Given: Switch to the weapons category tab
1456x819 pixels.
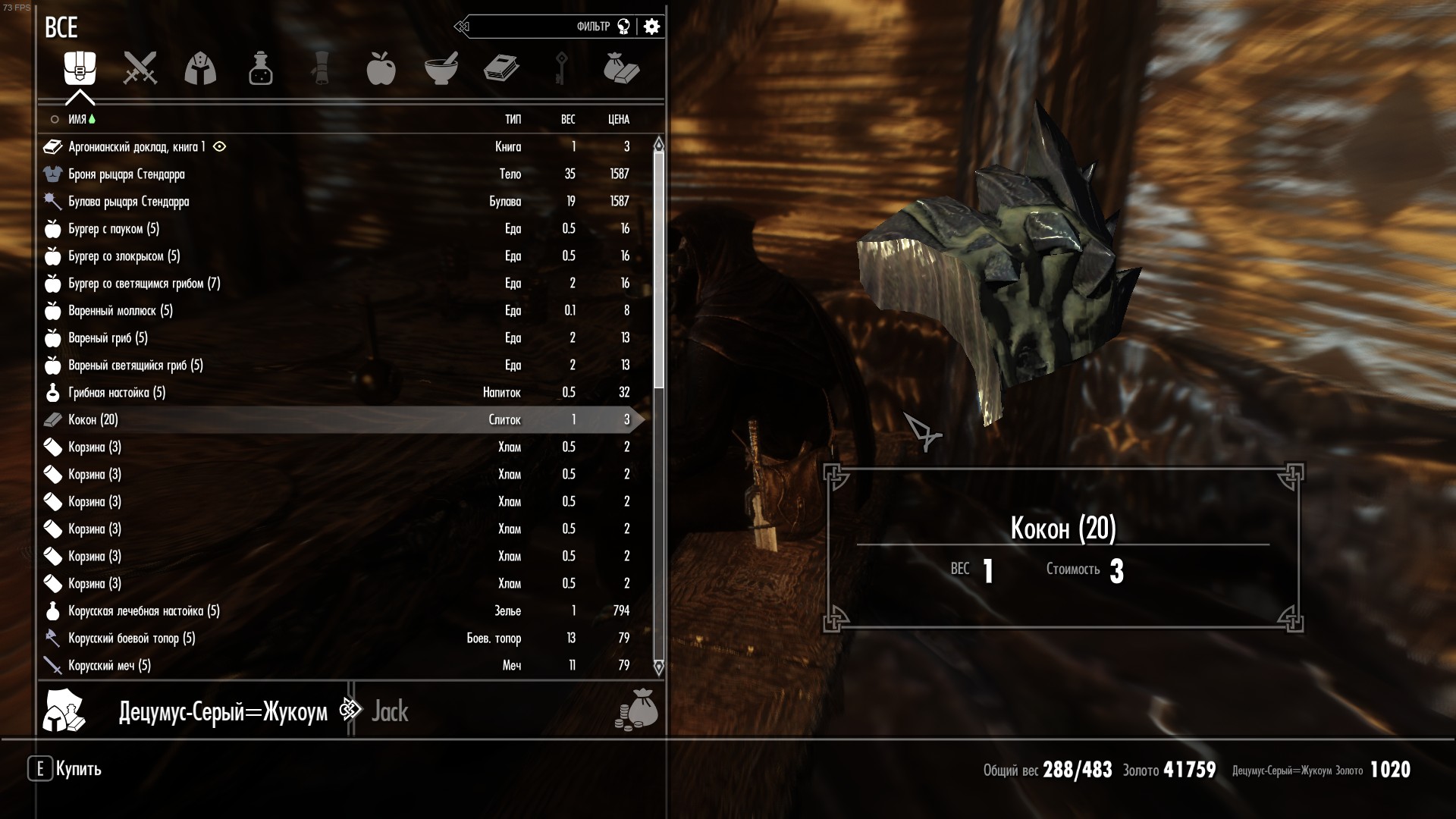Looking at the screenshot, I should tap(140, 68).
